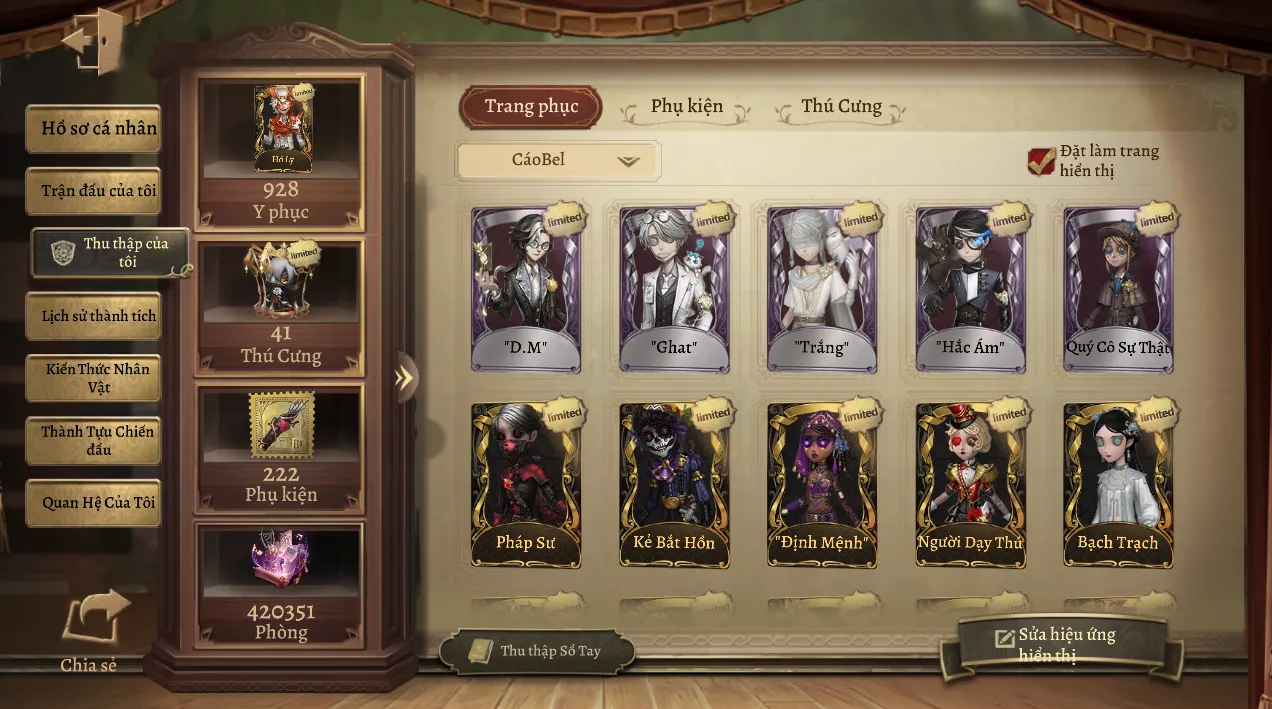Choose the Thú Cưng collection shelf with 41

tap(280, 307)
